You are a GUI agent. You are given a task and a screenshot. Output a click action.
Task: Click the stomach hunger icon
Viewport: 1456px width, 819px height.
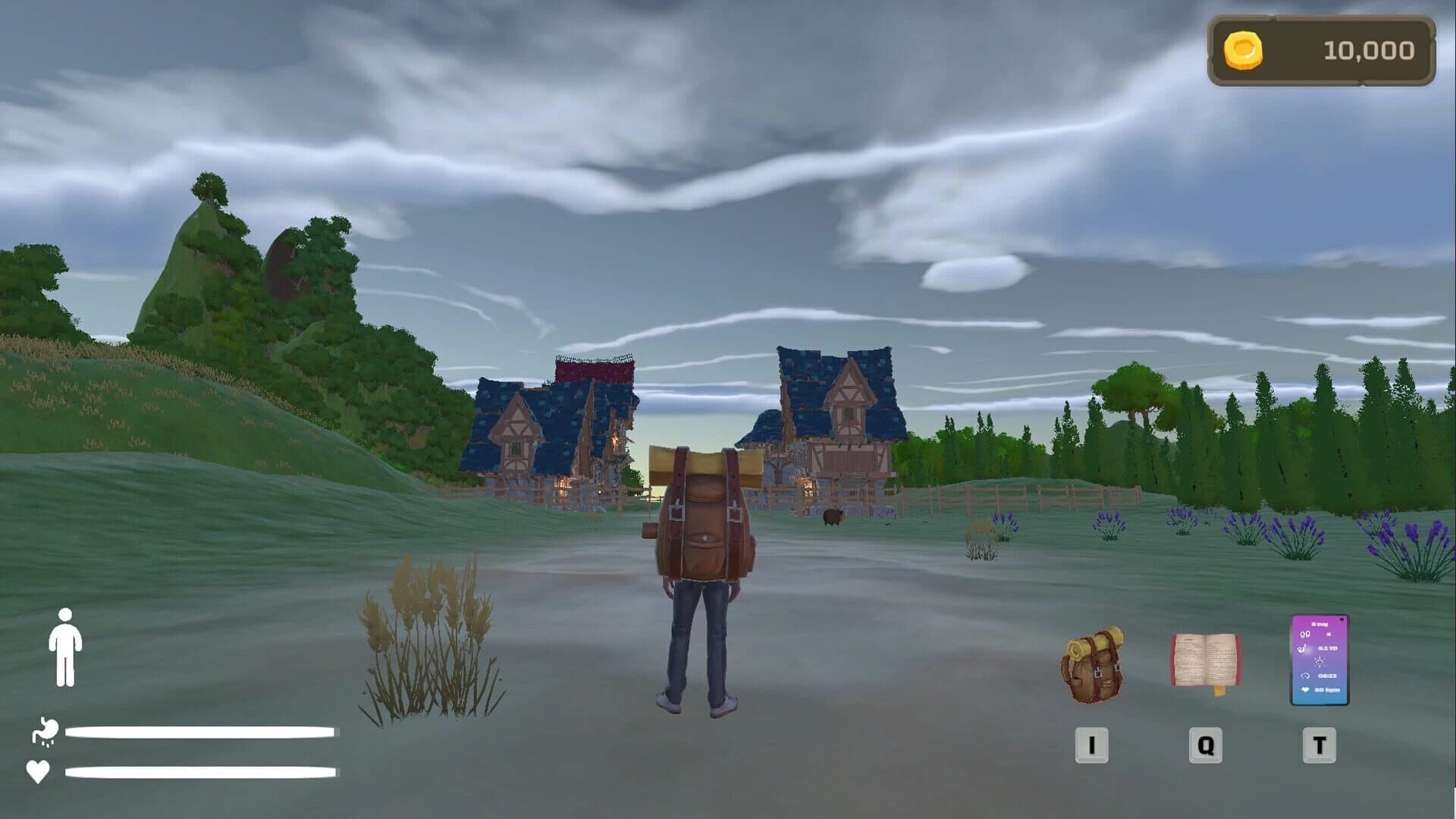click(x=45, y=732)
